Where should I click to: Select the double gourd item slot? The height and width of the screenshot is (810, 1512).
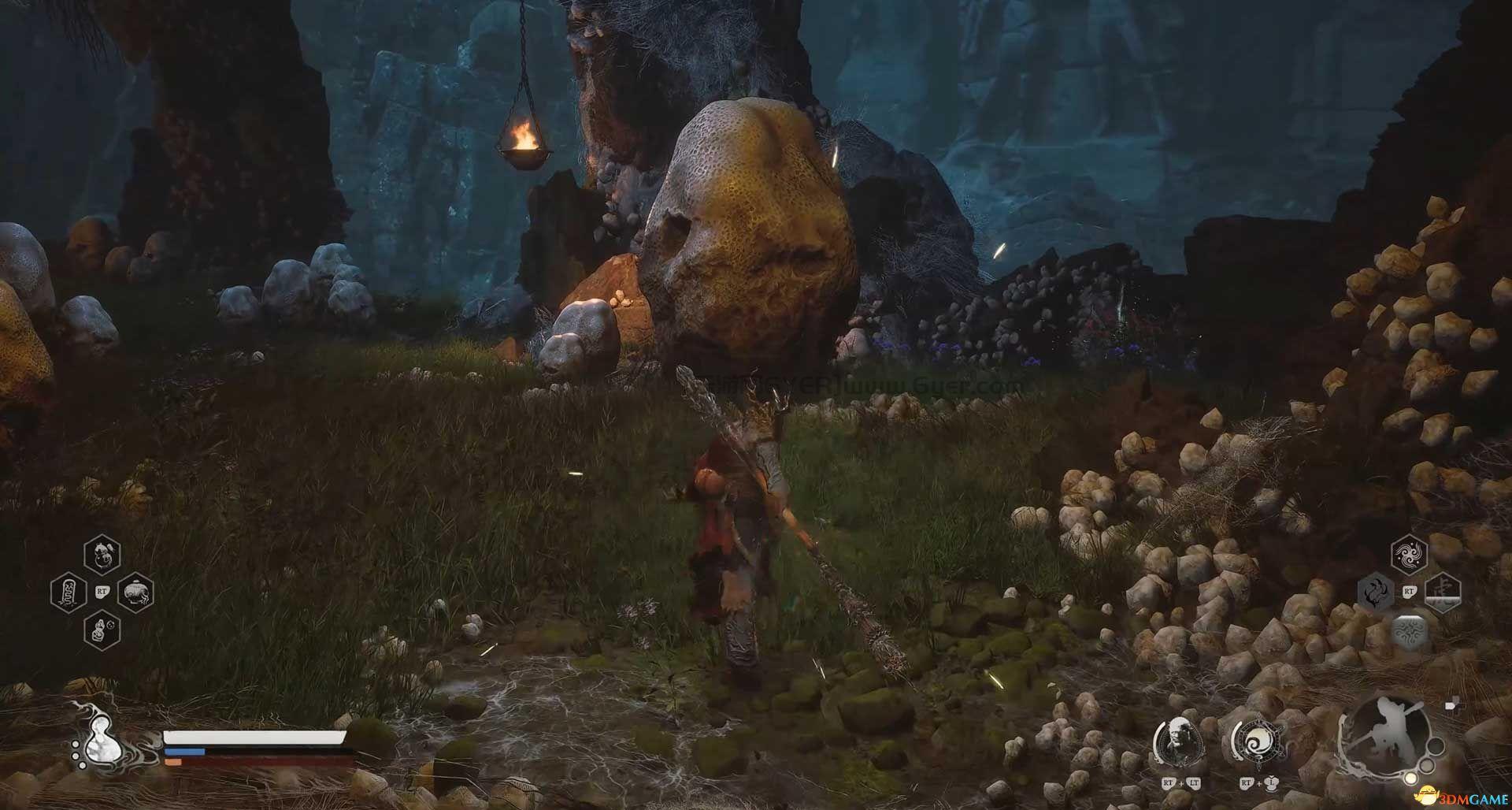[x=102, y=553]
